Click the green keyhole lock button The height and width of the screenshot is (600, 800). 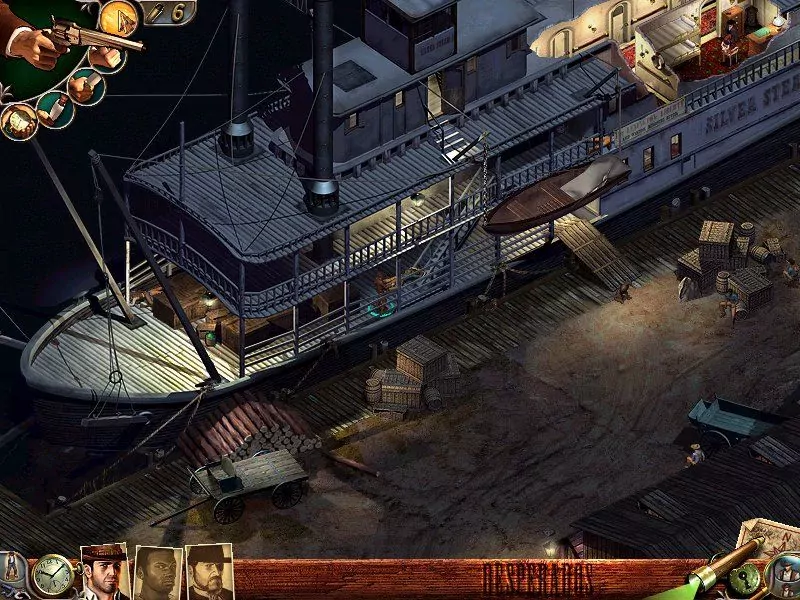(745, 579)
